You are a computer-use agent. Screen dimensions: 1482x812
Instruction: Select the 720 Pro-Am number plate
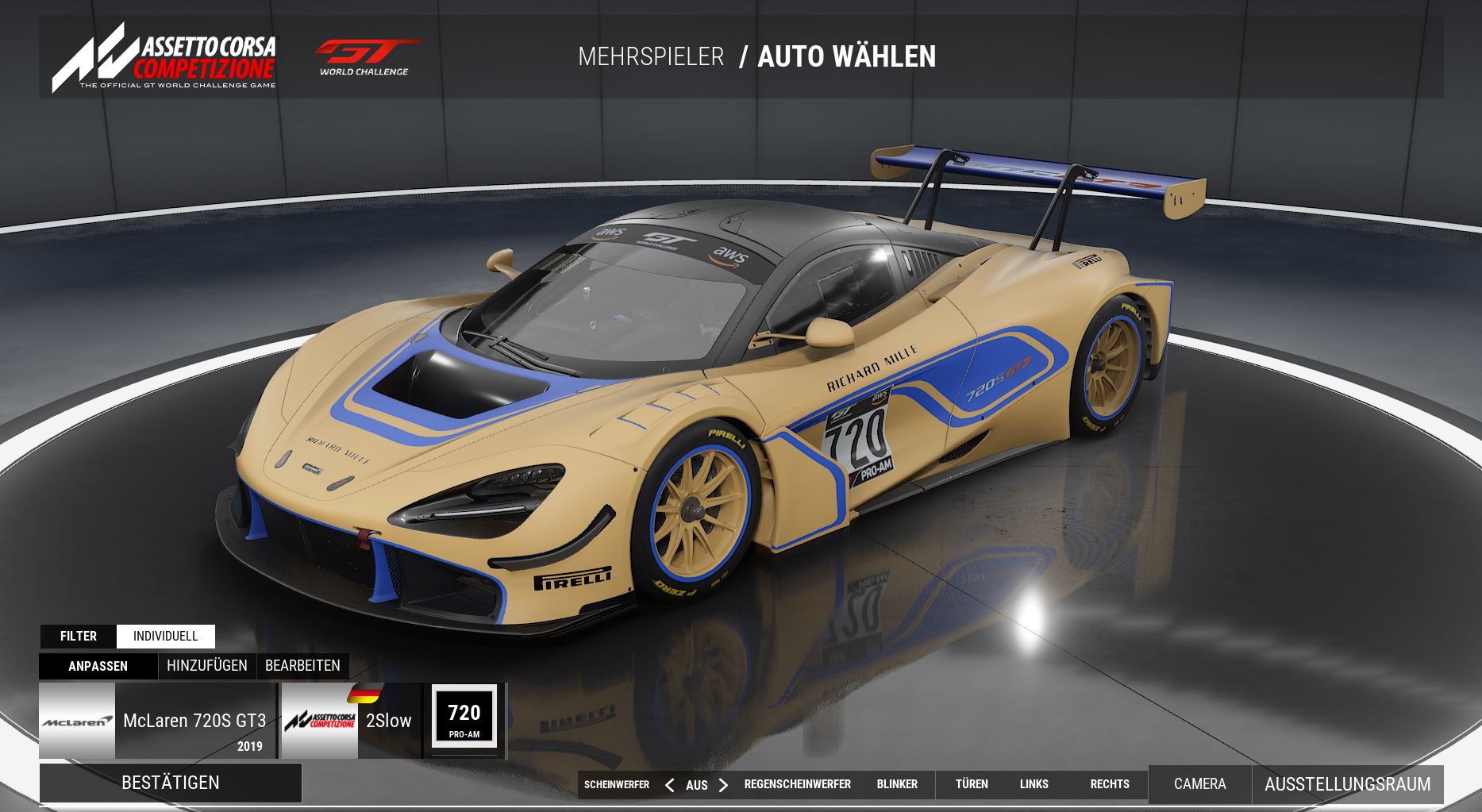tap(464, 717)
